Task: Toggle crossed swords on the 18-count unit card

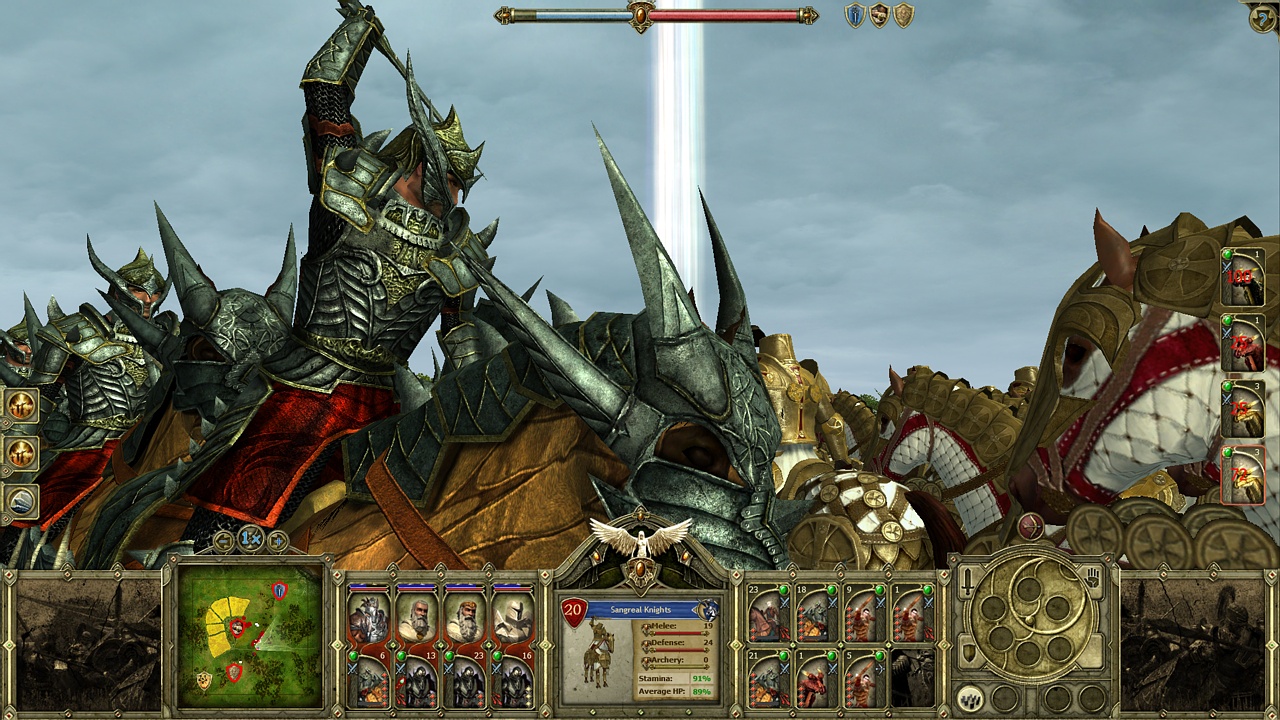Action: click(832, 603)
